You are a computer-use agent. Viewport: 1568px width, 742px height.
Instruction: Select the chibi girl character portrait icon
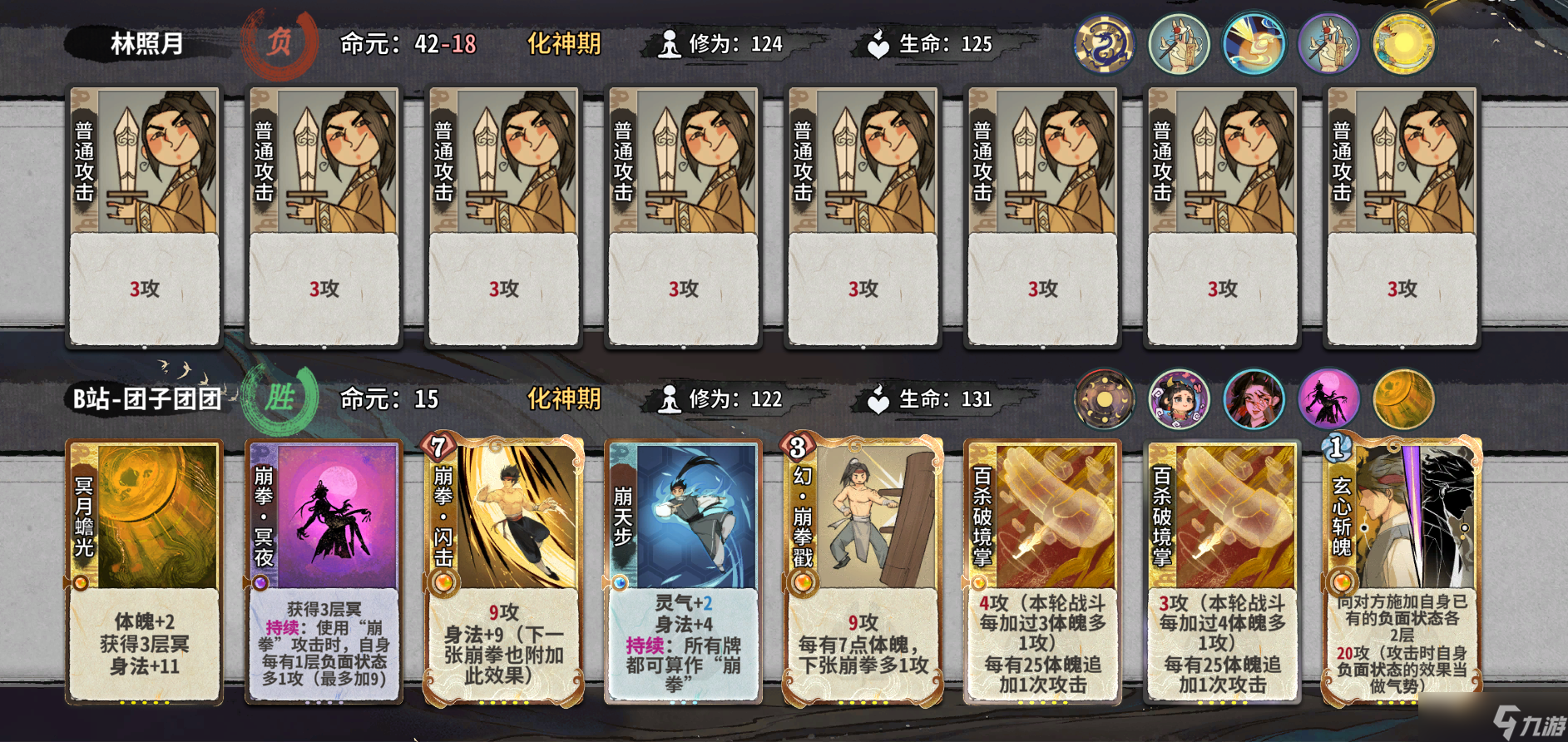1180,399
